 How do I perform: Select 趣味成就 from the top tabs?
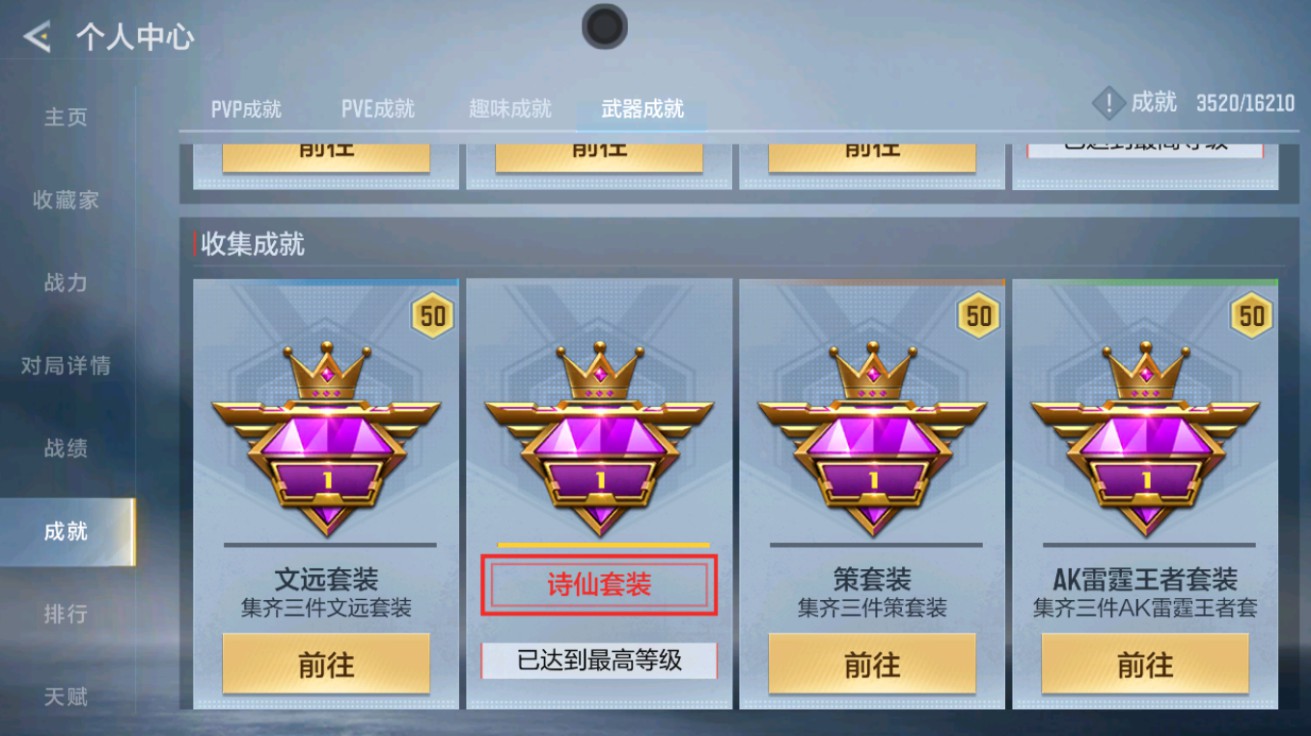coord(511,108)
